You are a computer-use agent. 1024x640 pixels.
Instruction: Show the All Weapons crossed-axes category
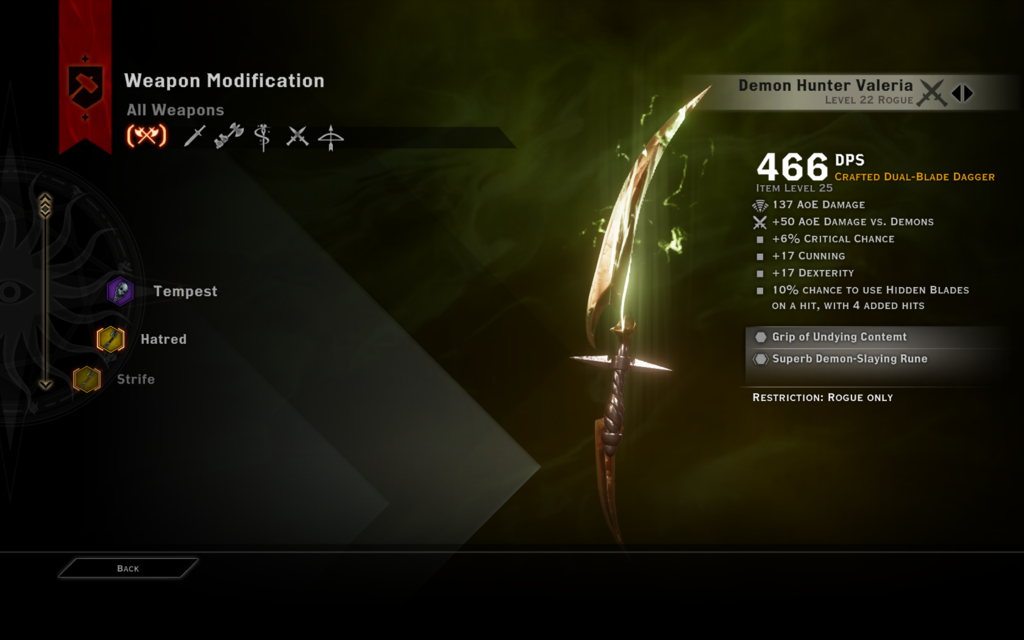point(147,136)
